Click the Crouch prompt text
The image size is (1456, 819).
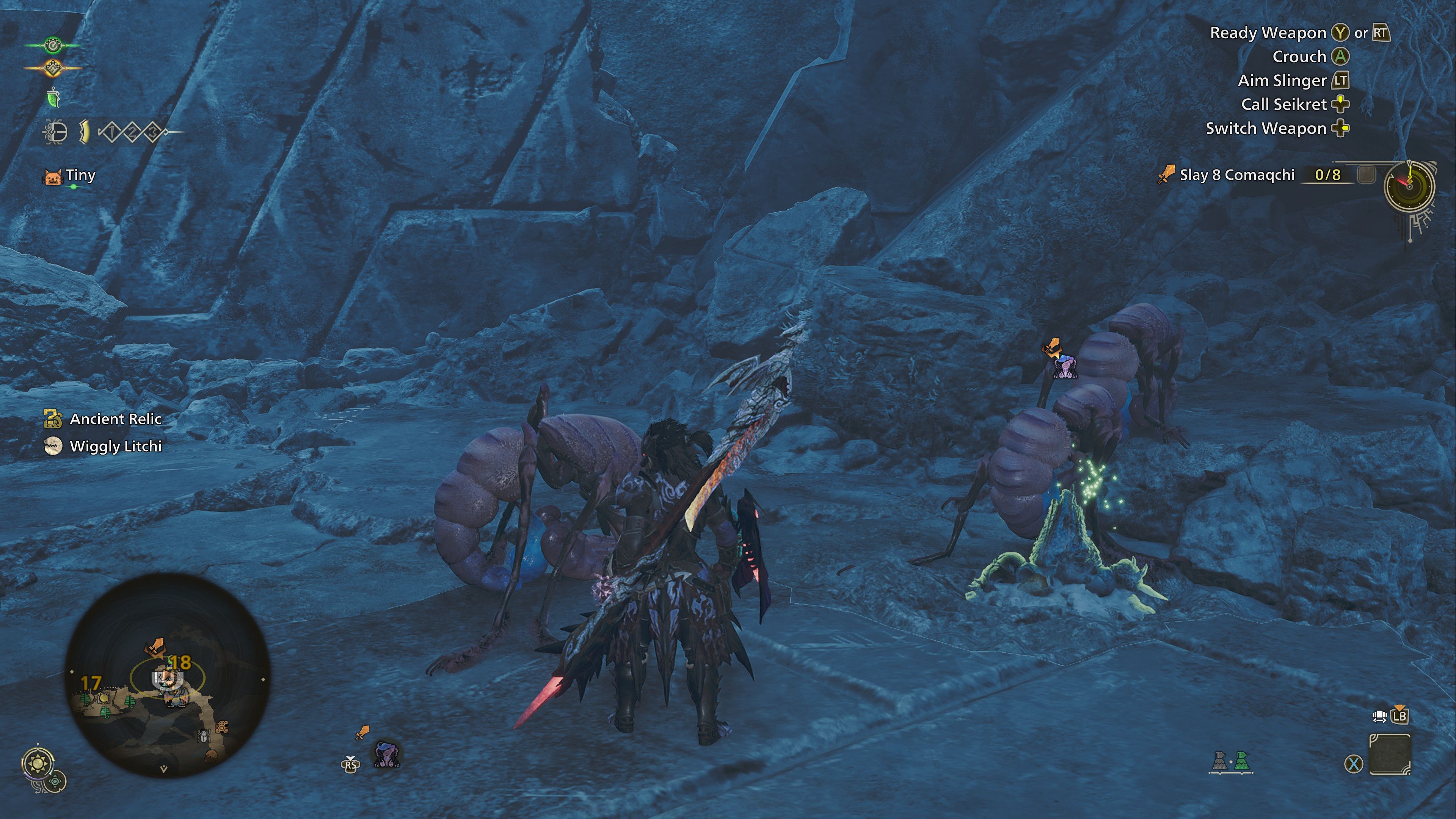1300,56
